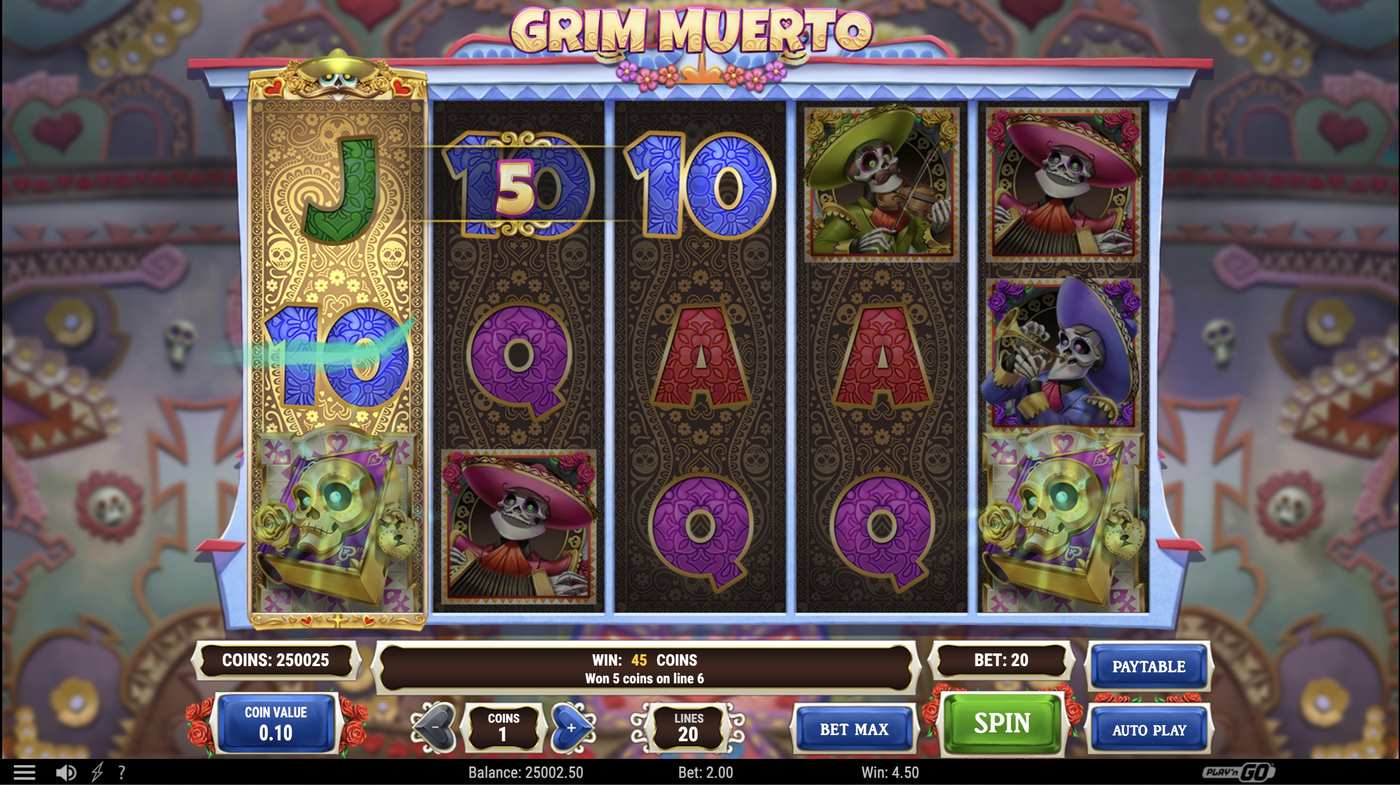Enable fast play with the lightning icon
The image size is (1400, 785).
pyautogui.click(x=96, y=771)
